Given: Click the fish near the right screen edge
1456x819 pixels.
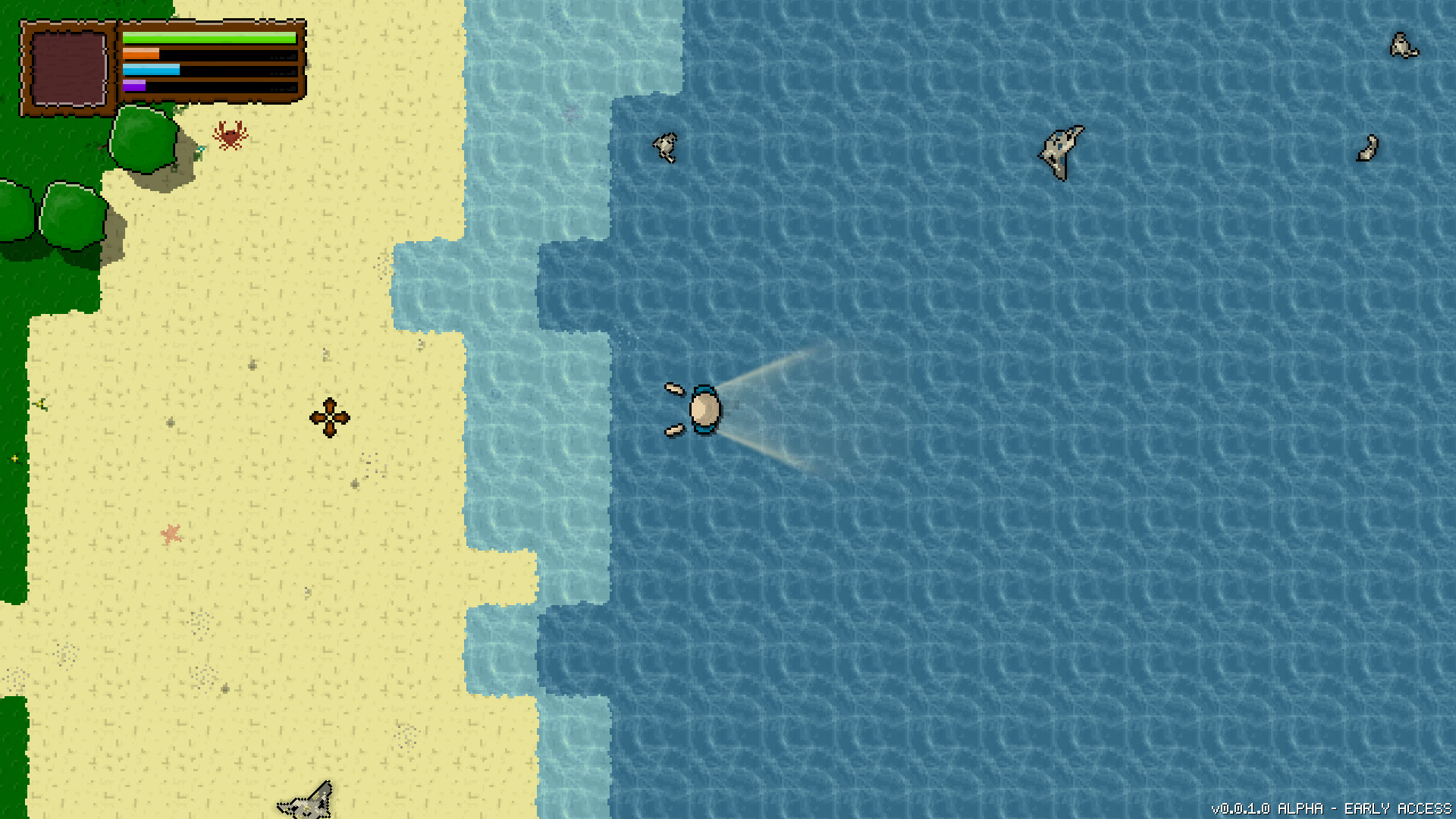Looking at the screenshot, I should point(1367,149).
